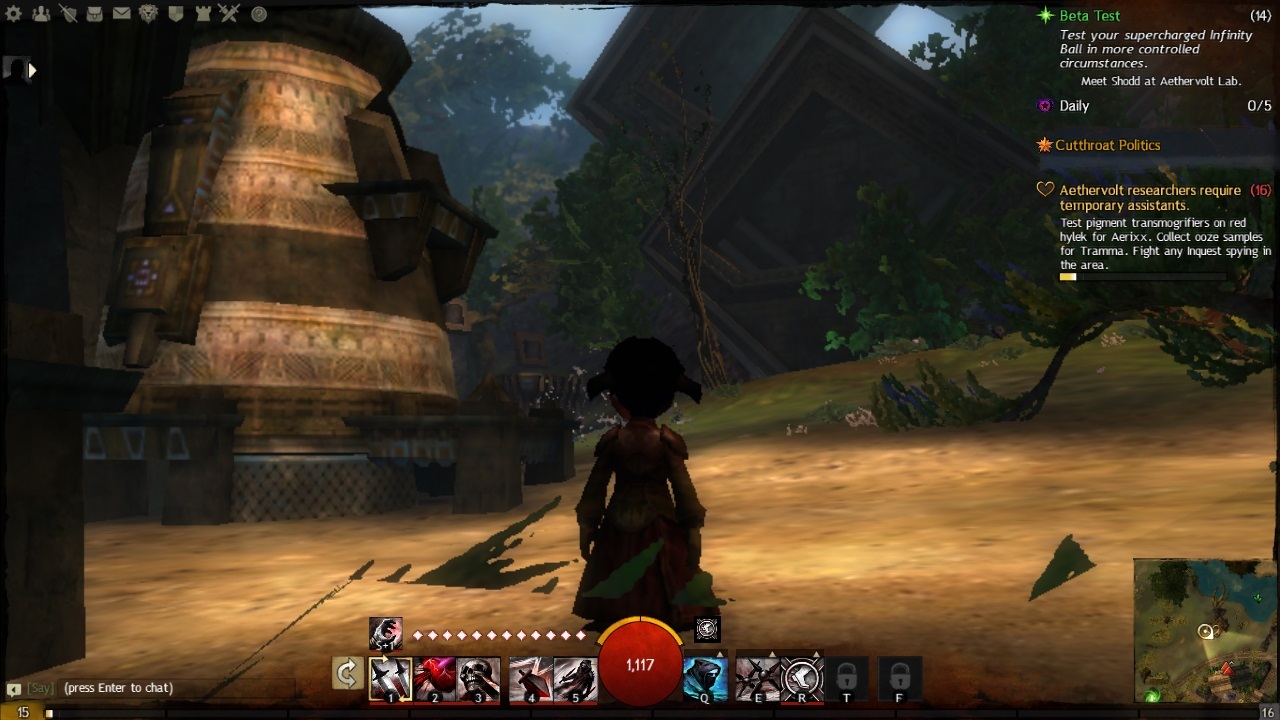Open the Black Lion trading lion icon

tap(148, 14)
